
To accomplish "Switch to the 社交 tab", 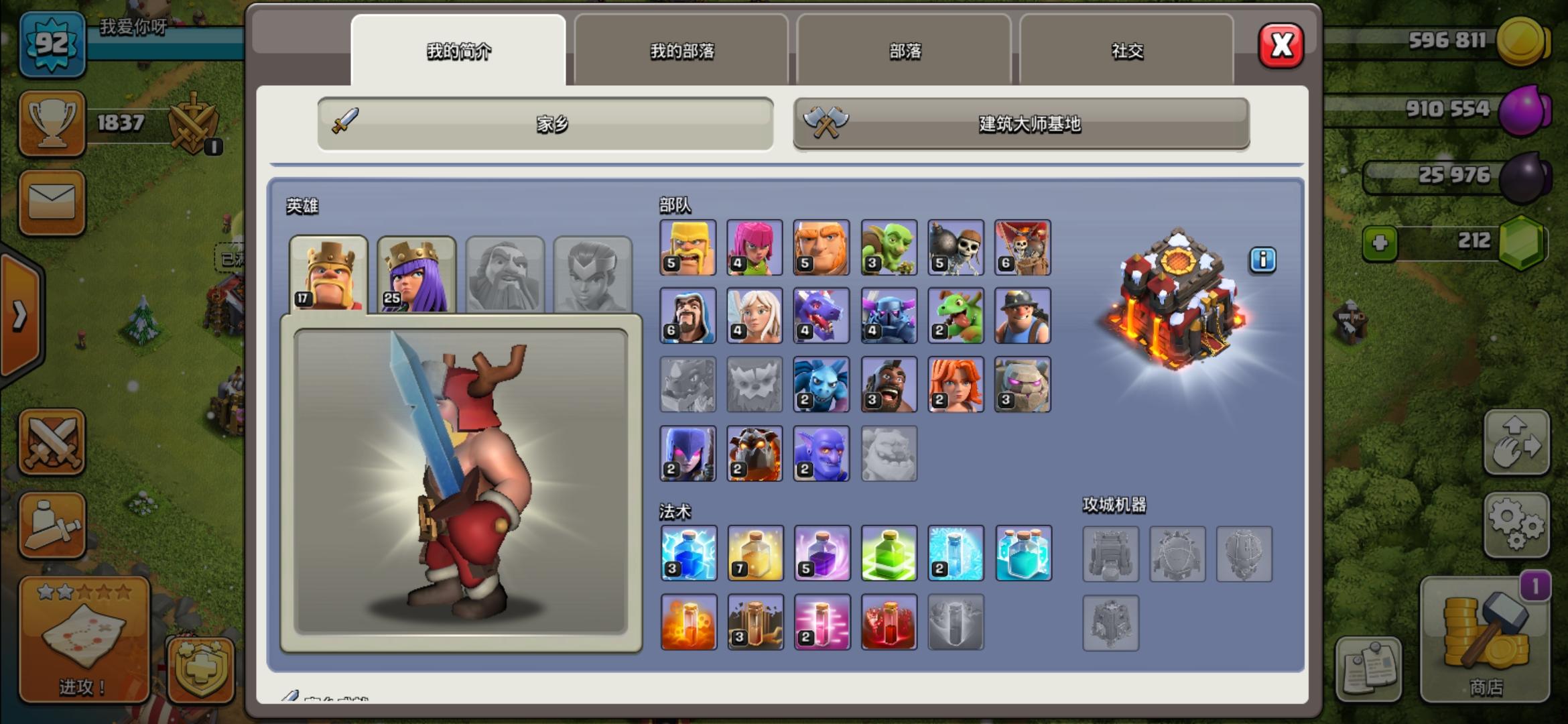I will pos(1127,52).
